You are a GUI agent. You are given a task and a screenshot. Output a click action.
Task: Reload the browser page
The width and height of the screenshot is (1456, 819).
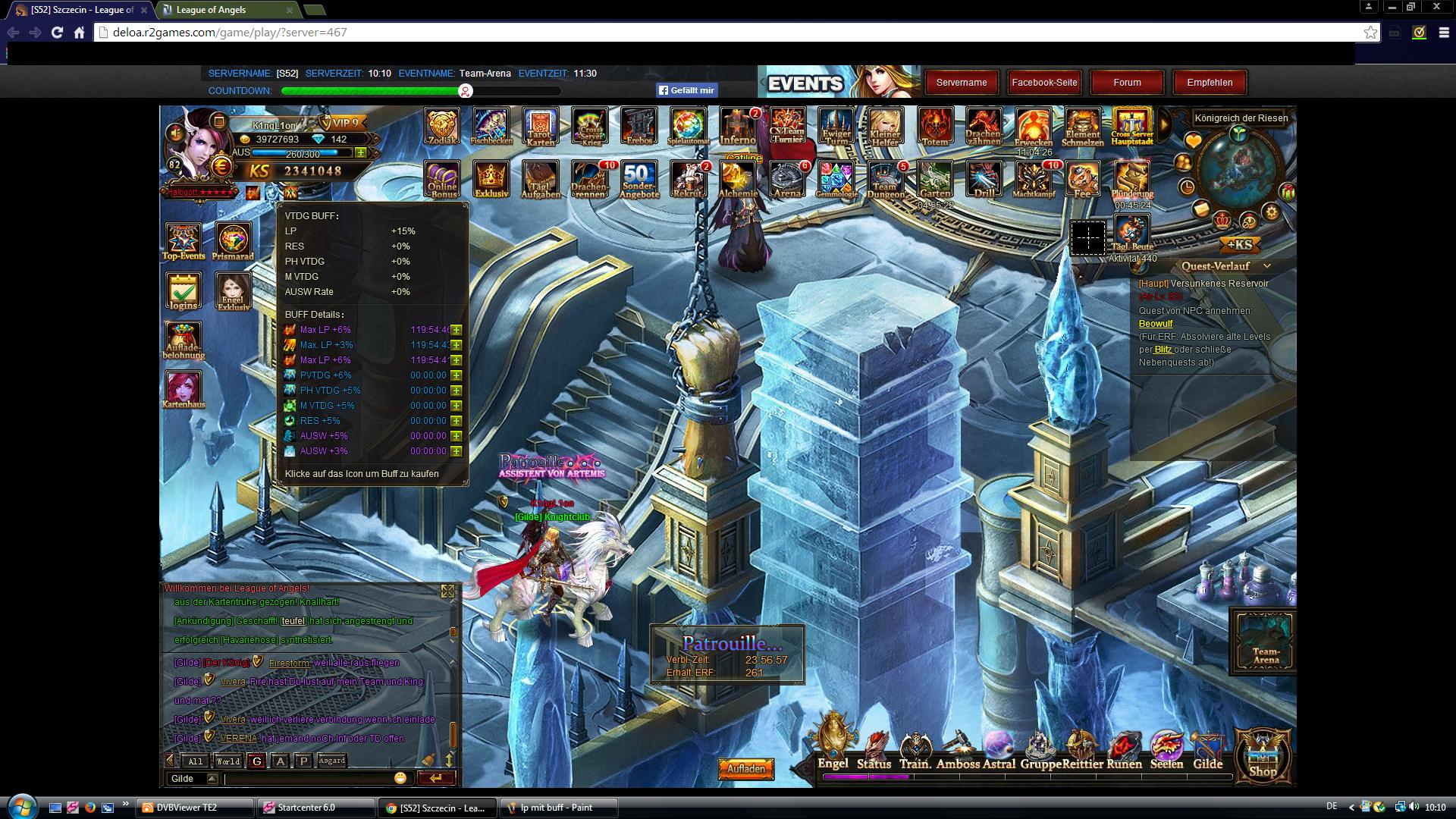point(57,33)
